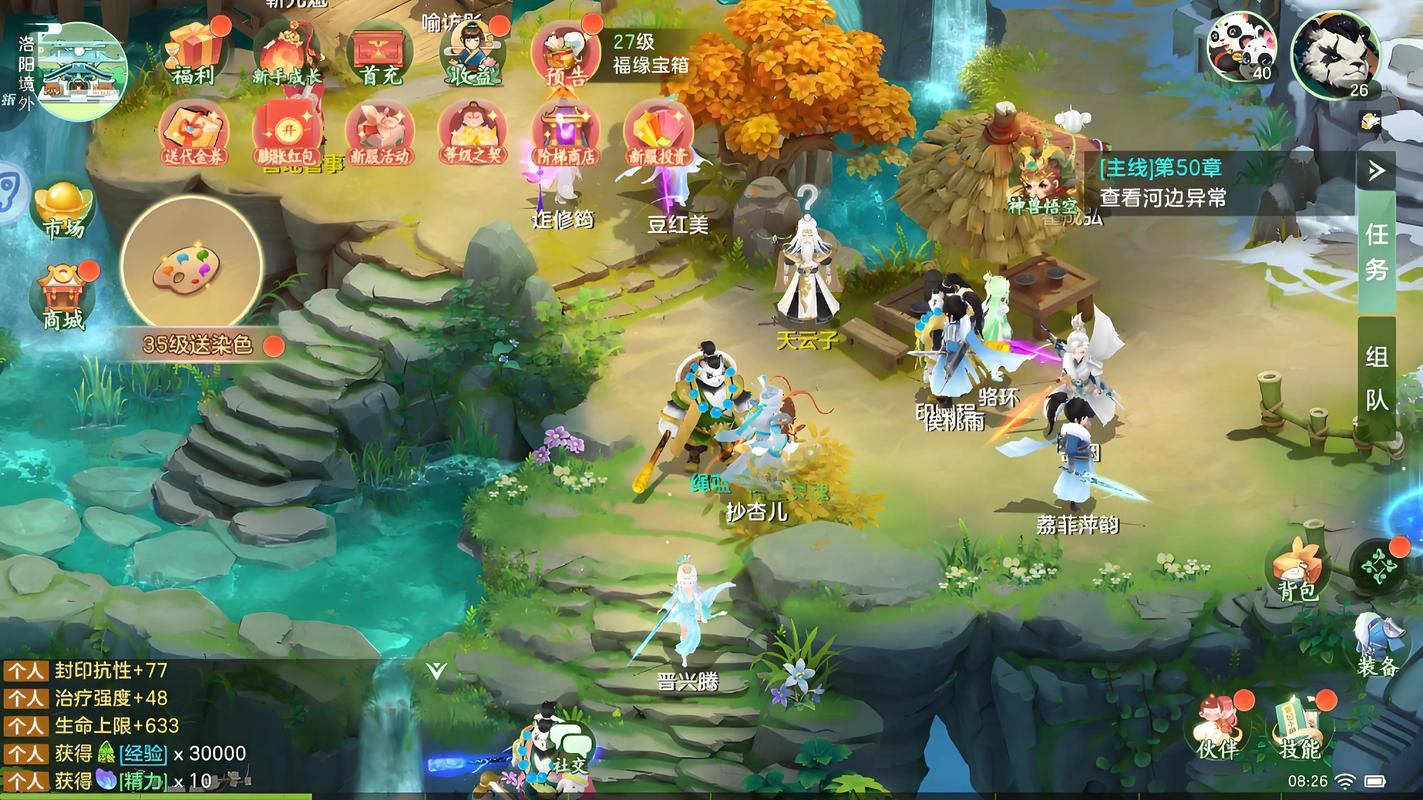Viewport: 1423px width, 800px height.
Task: Open the 新服活动 new server event icon
Action: [x=380, y=133]
